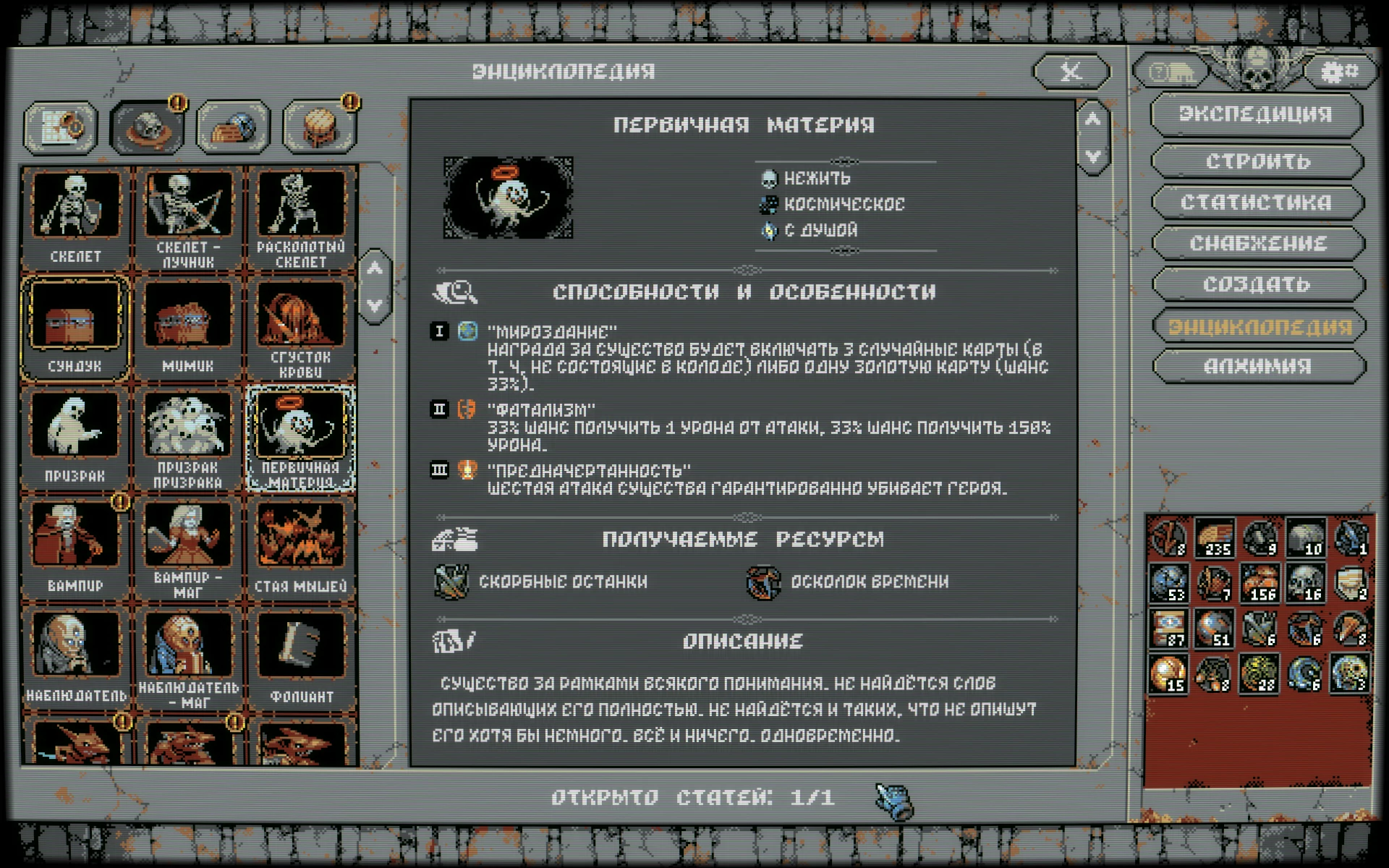The width and height of the screenshot is (1389, 868).
Task: Open the Фолиант creature entry
Action: pos(300,657)
